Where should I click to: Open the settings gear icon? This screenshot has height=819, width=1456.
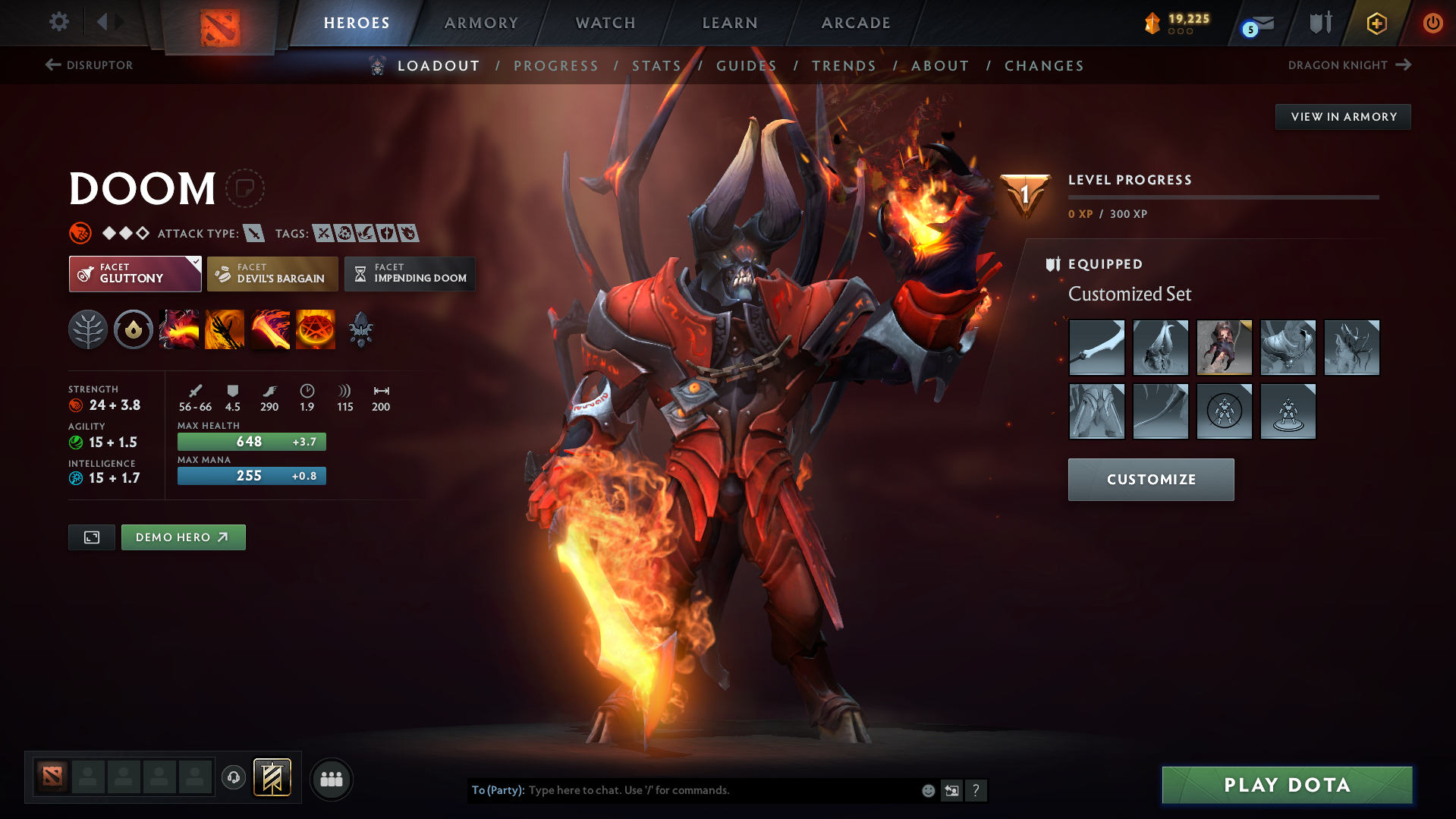(58, 22)
